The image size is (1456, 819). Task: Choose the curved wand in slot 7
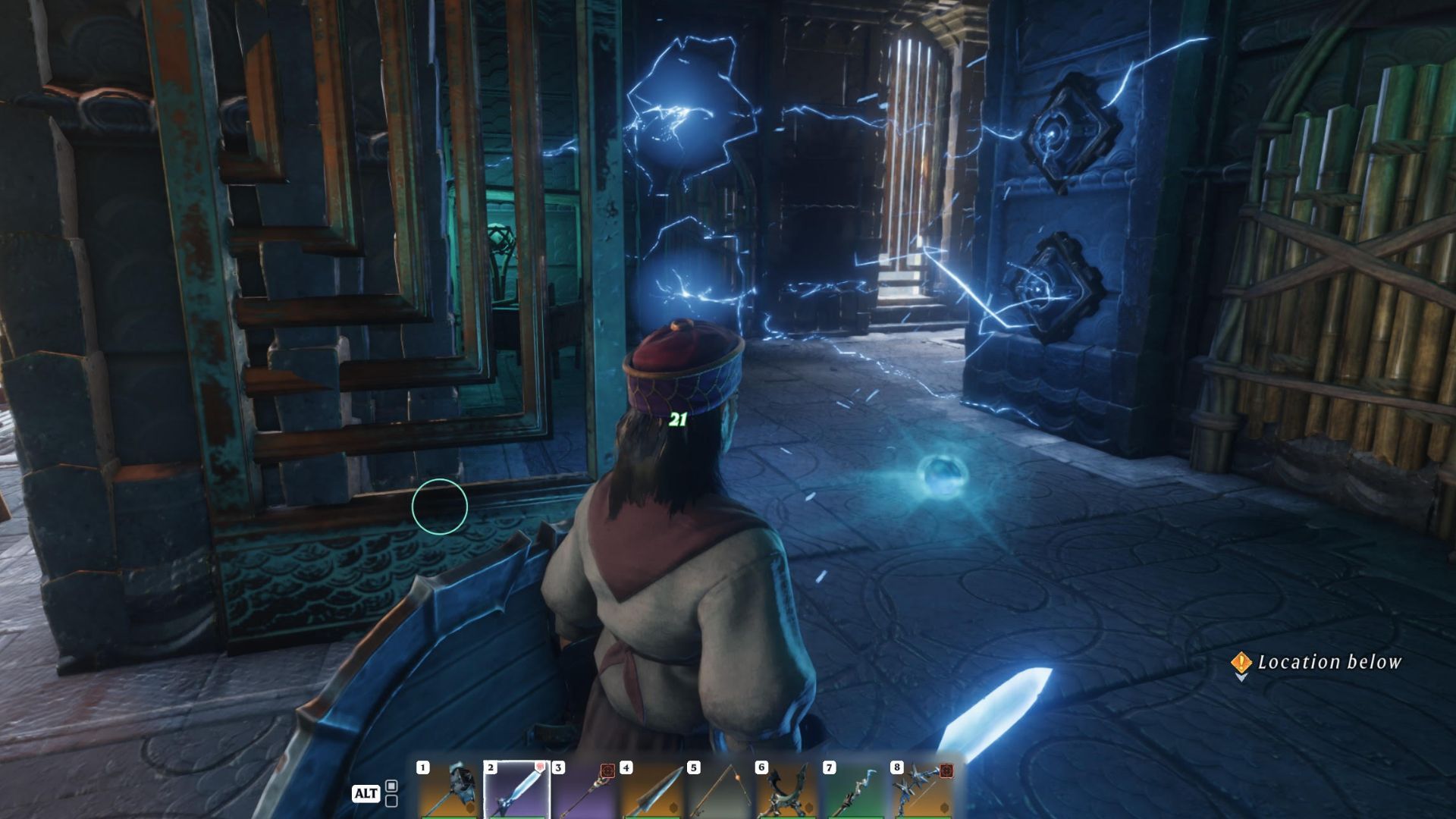pyautogui.click(x=854, y=790)
